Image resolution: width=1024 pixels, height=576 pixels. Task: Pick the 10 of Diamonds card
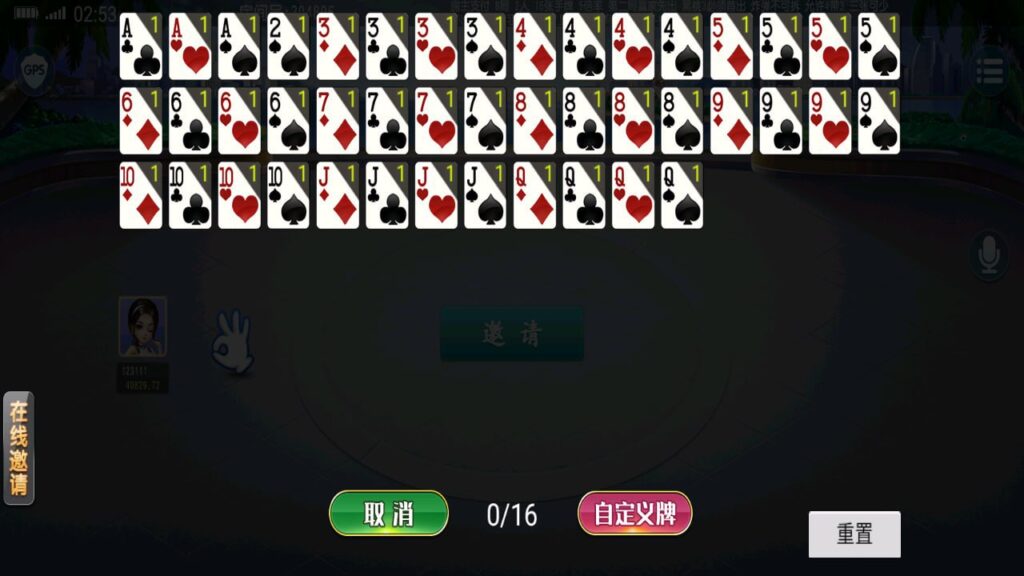(141, 196)
